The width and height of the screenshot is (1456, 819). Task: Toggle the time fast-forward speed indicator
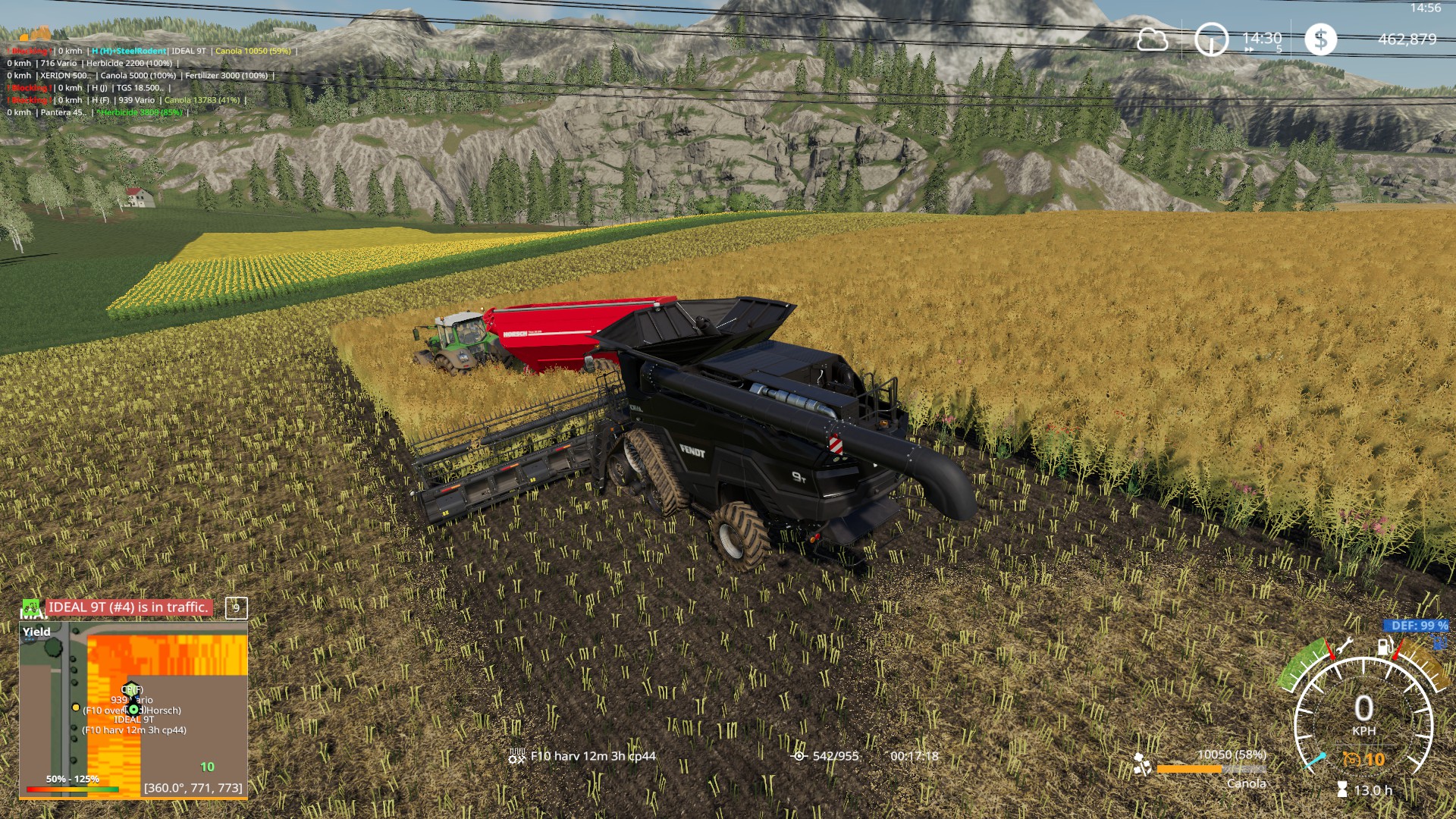click(1263, 48)
